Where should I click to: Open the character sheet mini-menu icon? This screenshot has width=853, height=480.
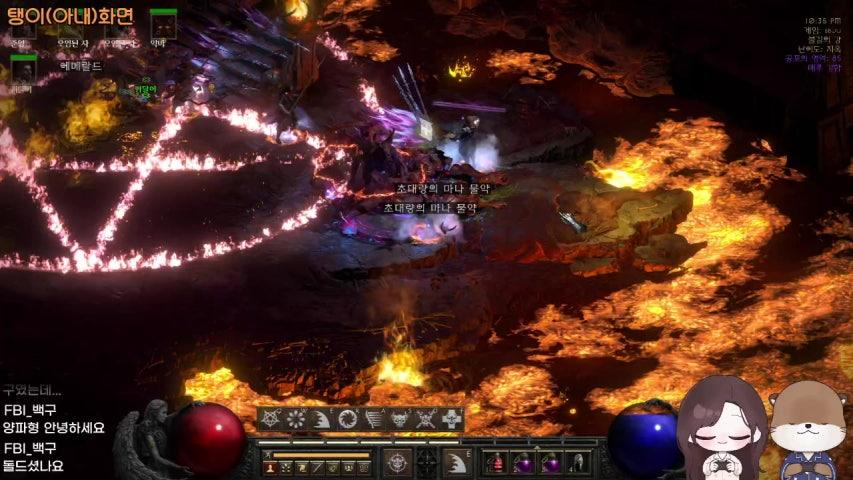point(270,467)
